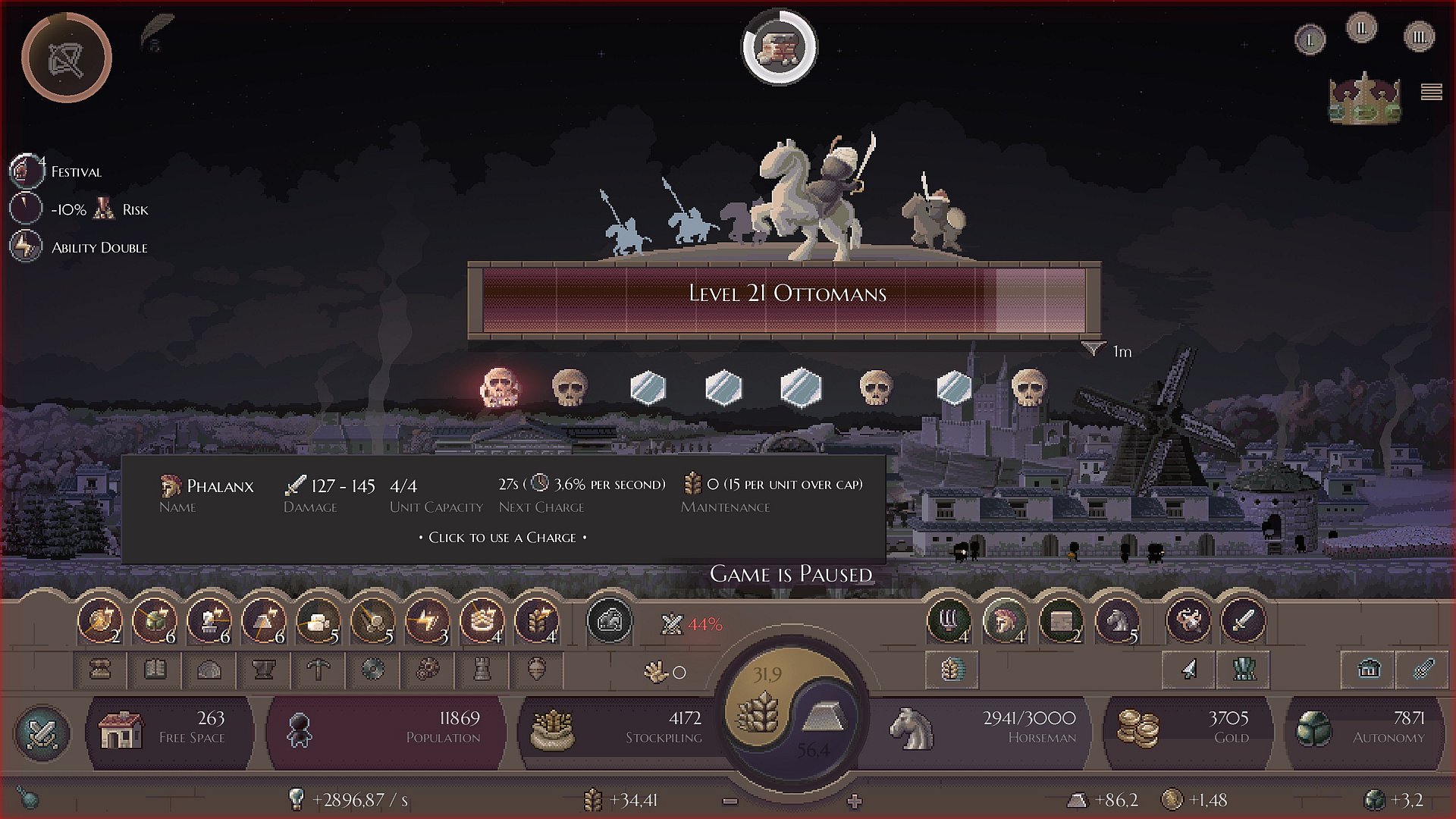Open the book research category

155,670
